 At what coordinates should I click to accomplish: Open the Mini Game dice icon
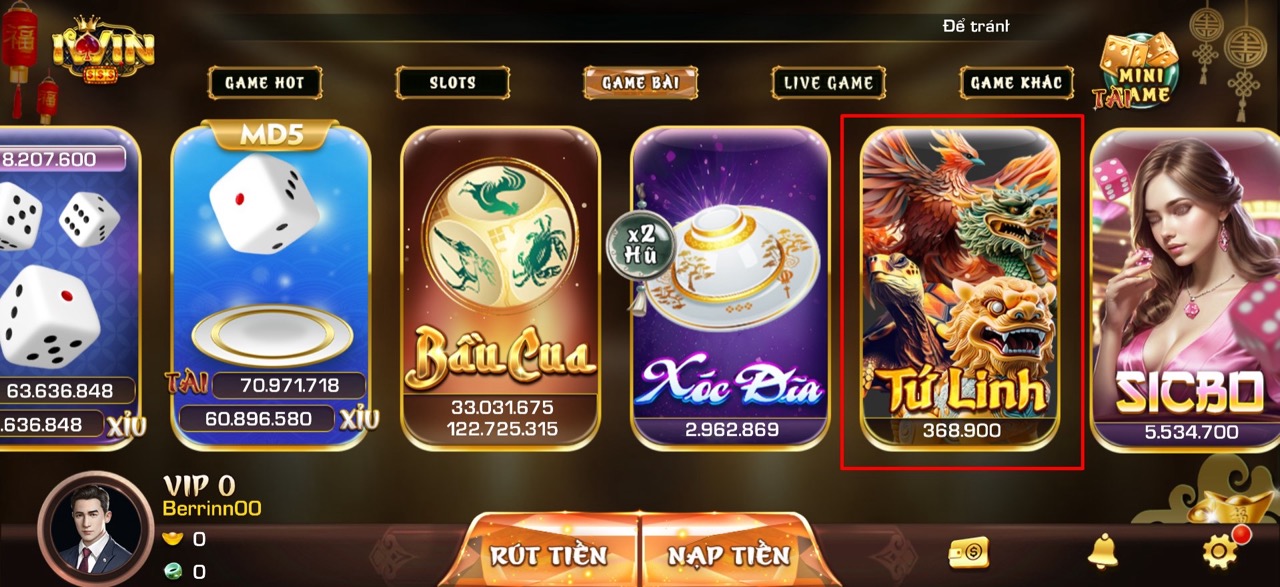pyautogui.click(x=1137, y=70)
